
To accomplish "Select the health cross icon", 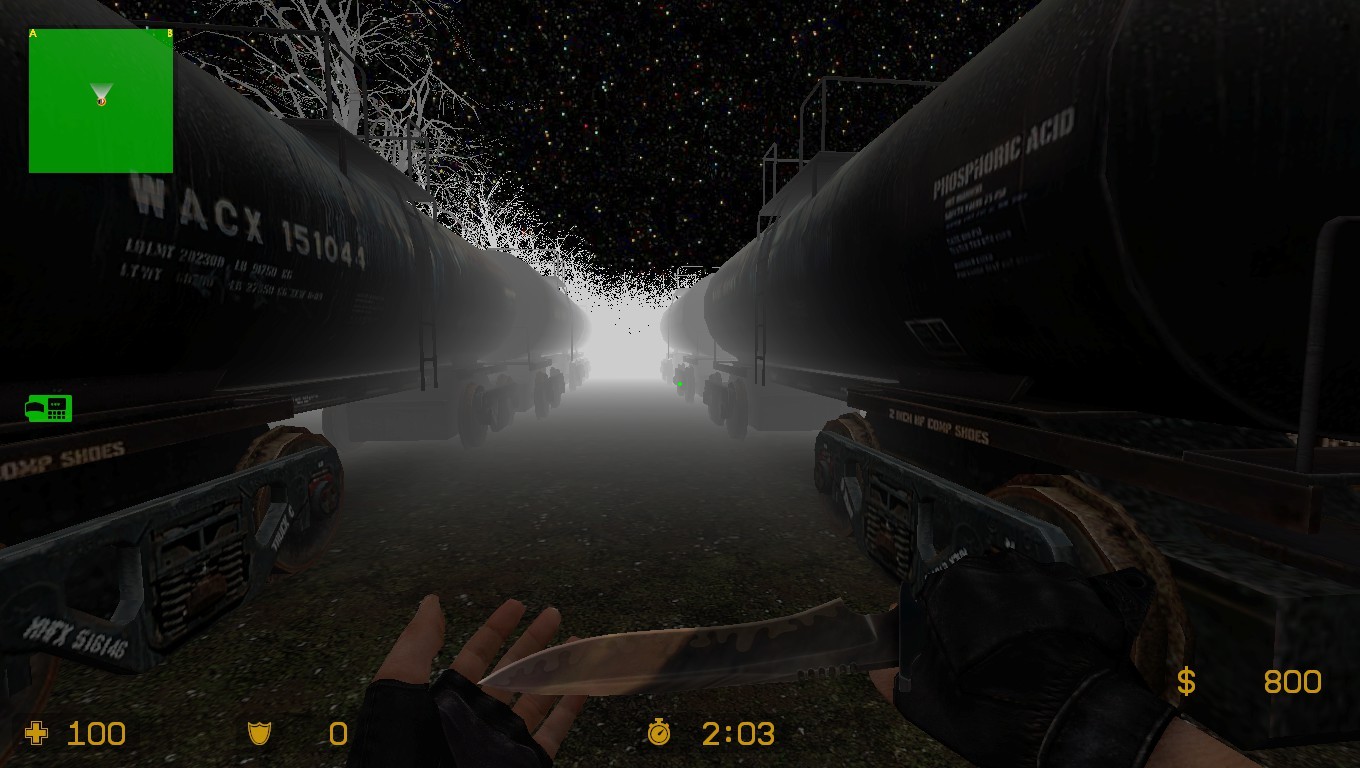I will click(36, 733).
